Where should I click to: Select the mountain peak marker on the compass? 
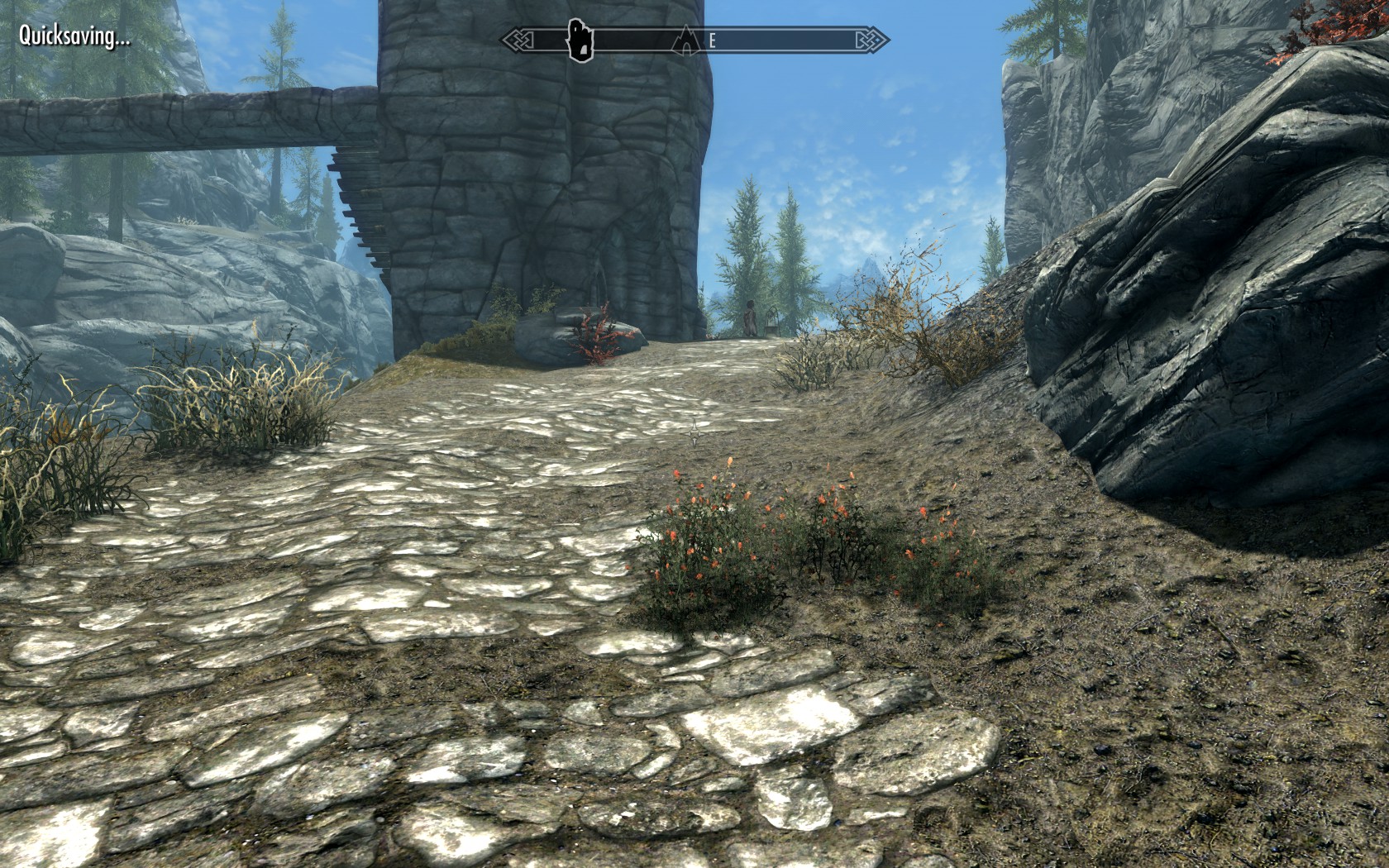point(685,39)
